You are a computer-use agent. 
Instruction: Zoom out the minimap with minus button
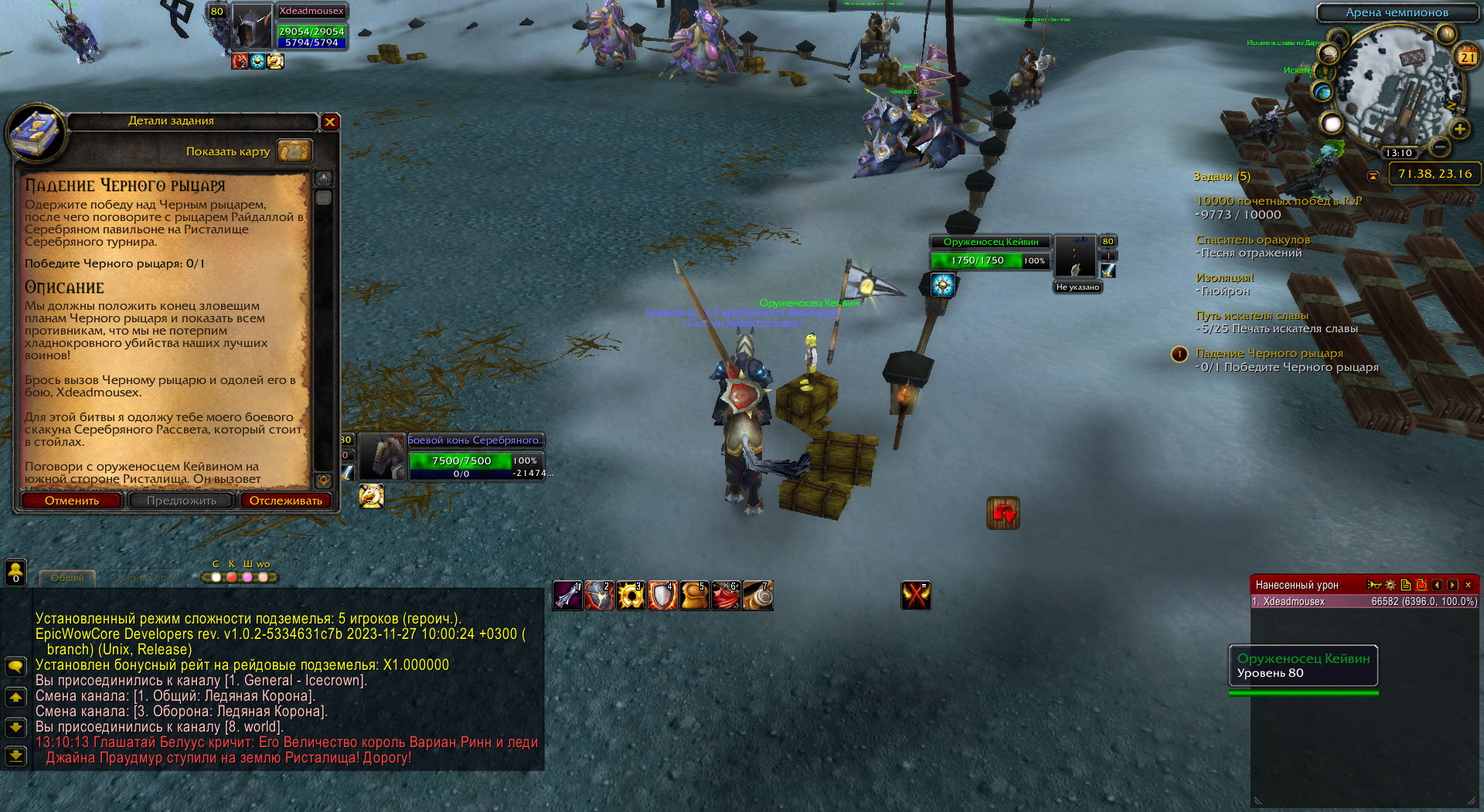coord(1440,146)
